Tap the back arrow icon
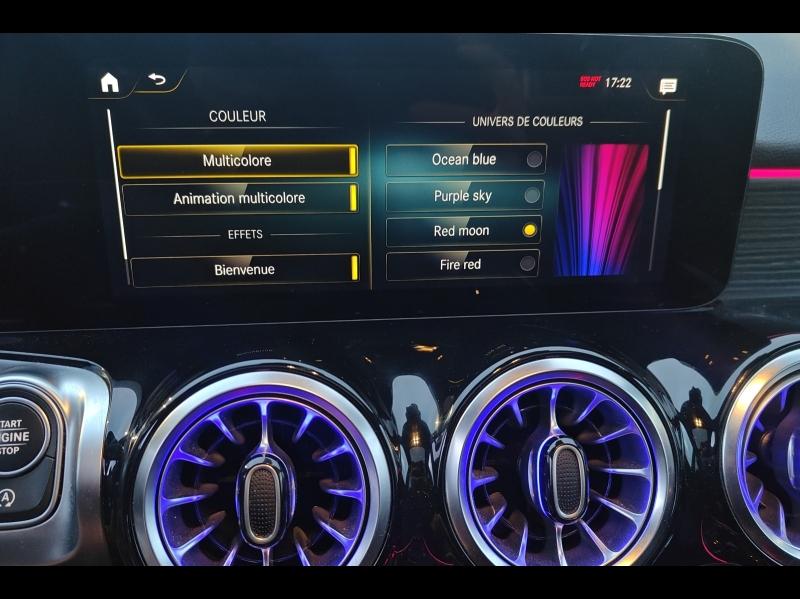The width and height of the screenshot is (800, 599). 157,80
